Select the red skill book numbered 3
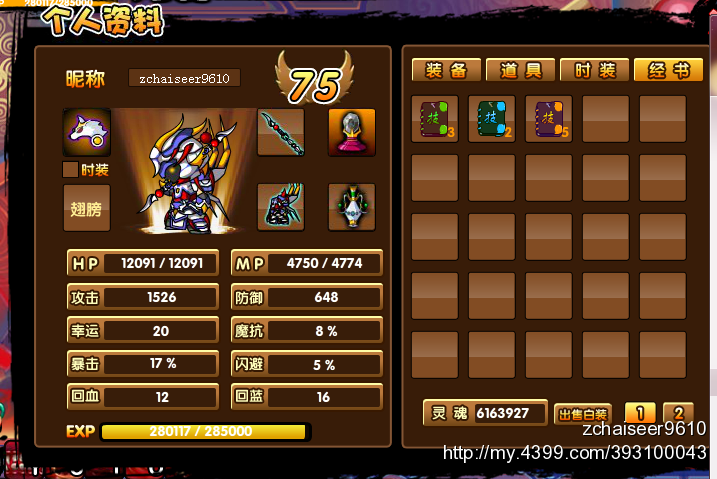Viewport: 717px width, 479px height. (x=434, y=119)
